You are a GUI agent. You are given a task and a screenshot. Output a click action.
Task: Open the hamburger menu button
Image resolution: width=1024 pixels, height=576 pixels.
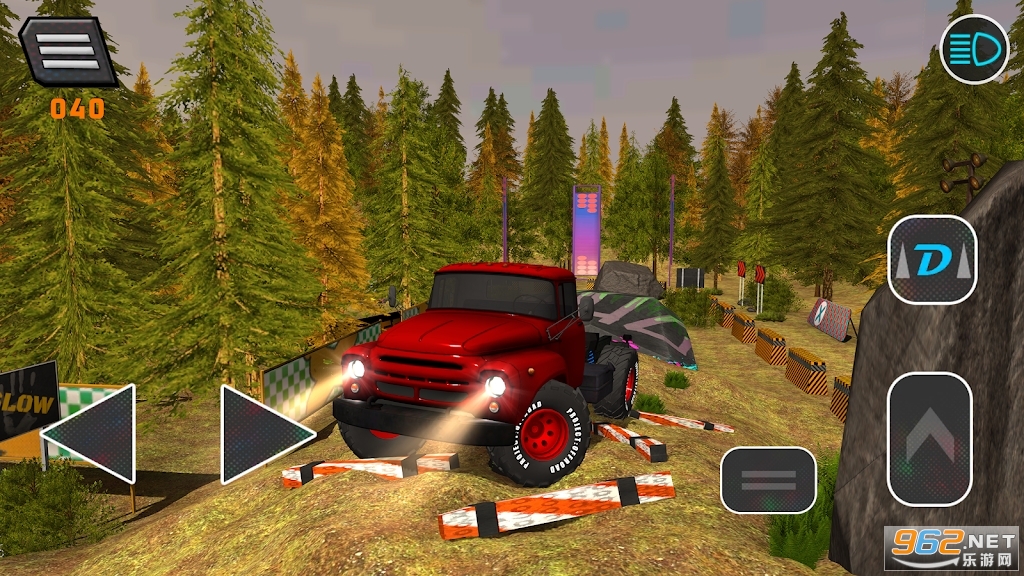[x=68, y=51]
